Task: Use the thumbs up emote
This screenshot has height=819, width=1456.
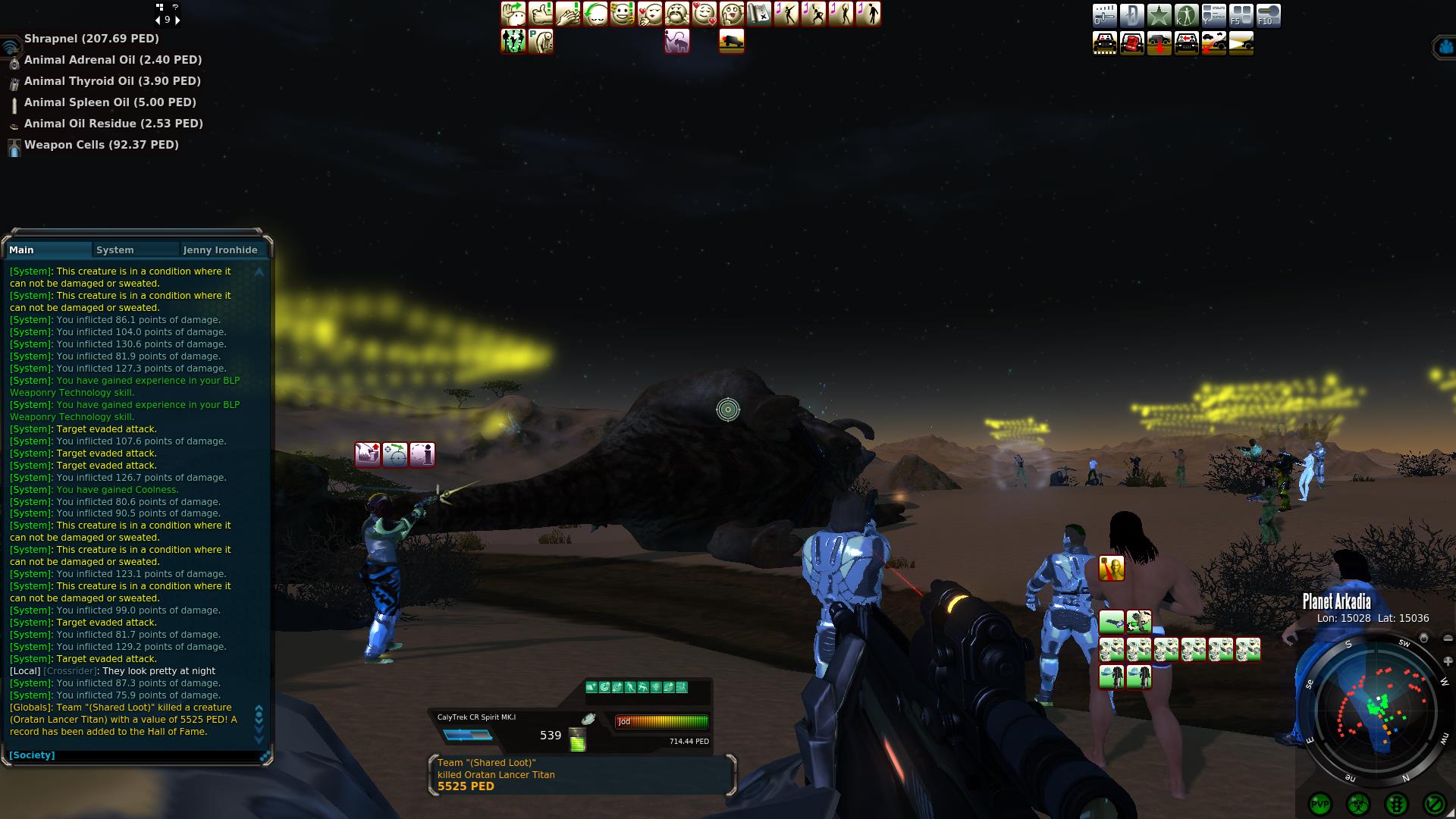Action: click(541, 14)
